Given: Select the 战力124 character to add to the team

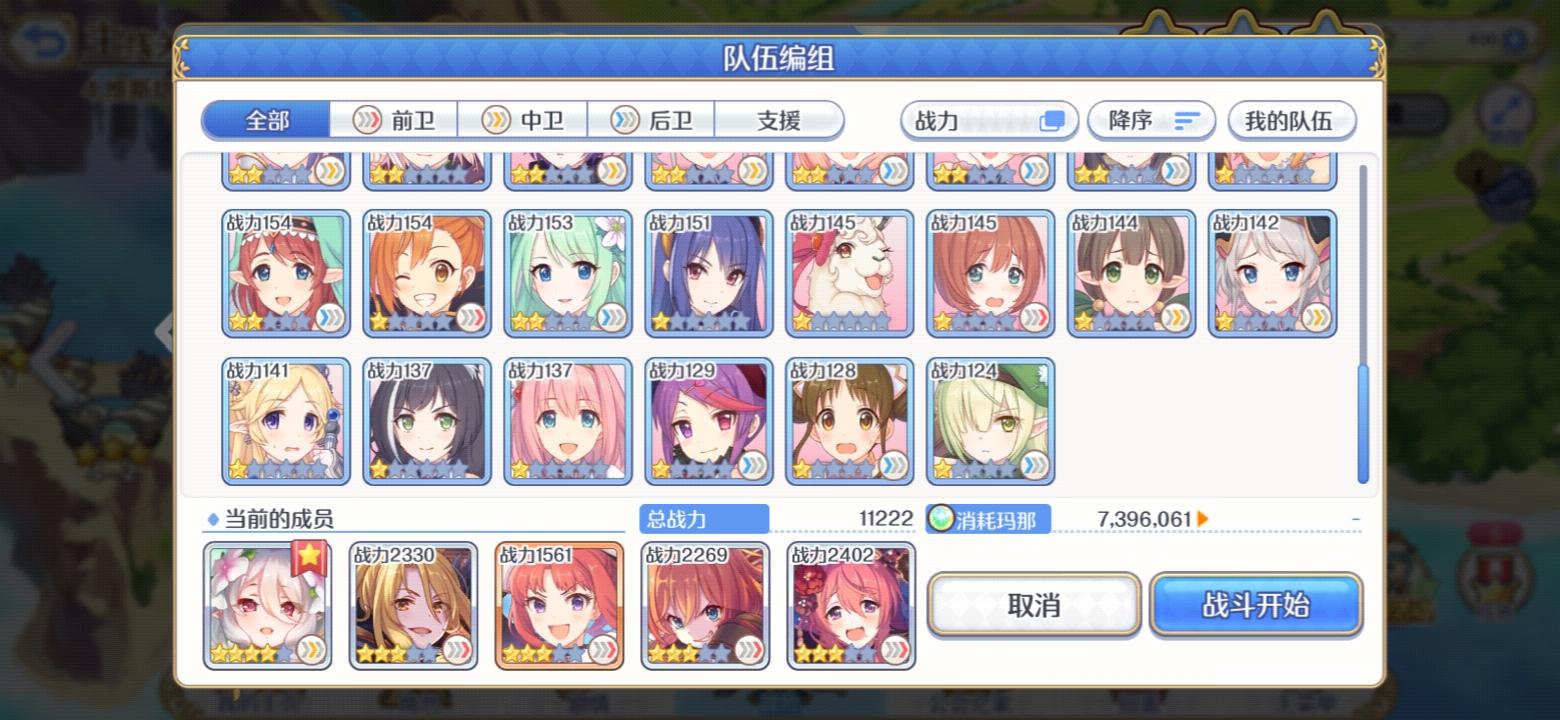Looking at the screenshot, I should 989,420.
